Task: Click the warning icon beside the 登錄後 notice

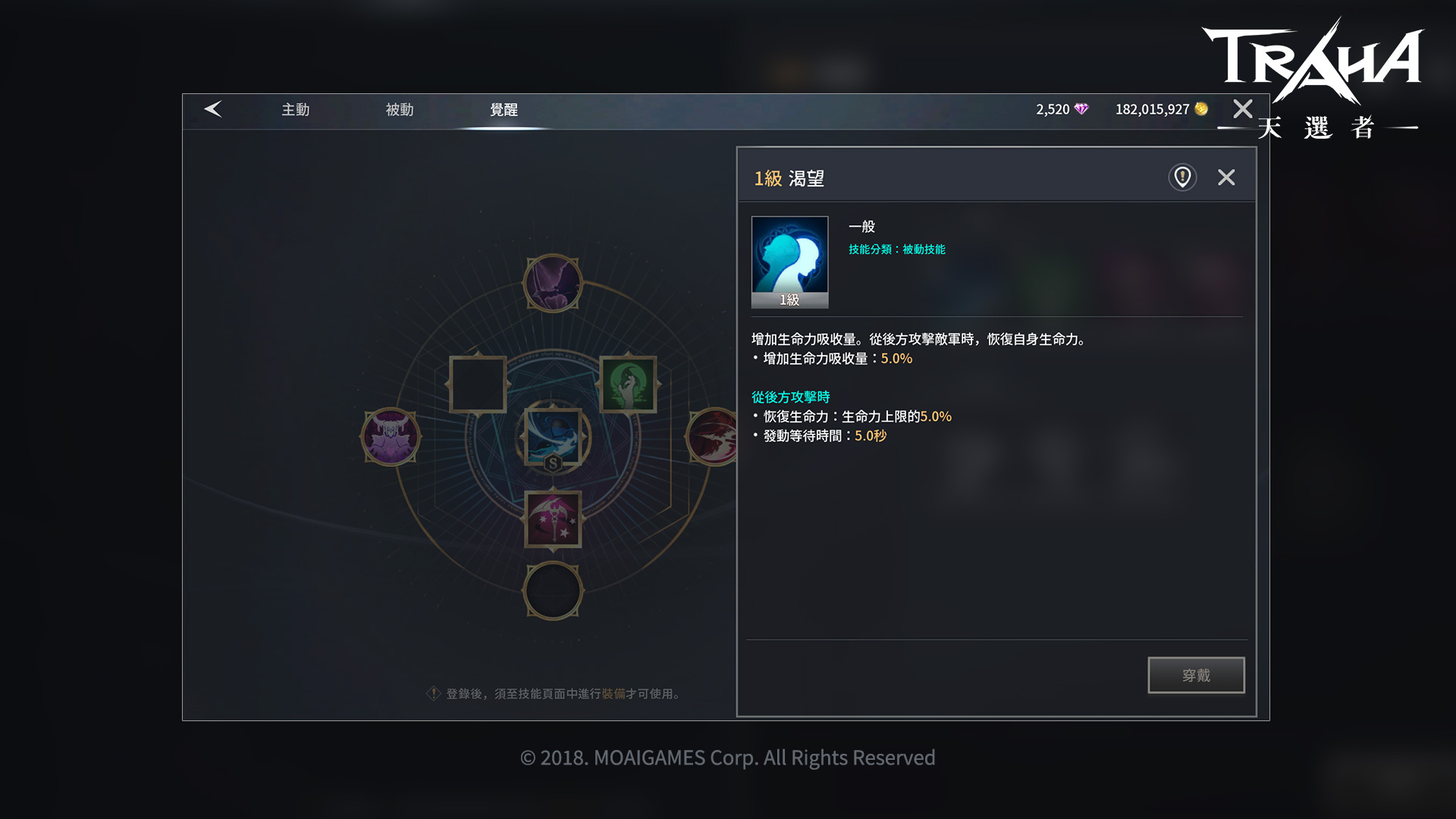Action: (x=432, y=693)
